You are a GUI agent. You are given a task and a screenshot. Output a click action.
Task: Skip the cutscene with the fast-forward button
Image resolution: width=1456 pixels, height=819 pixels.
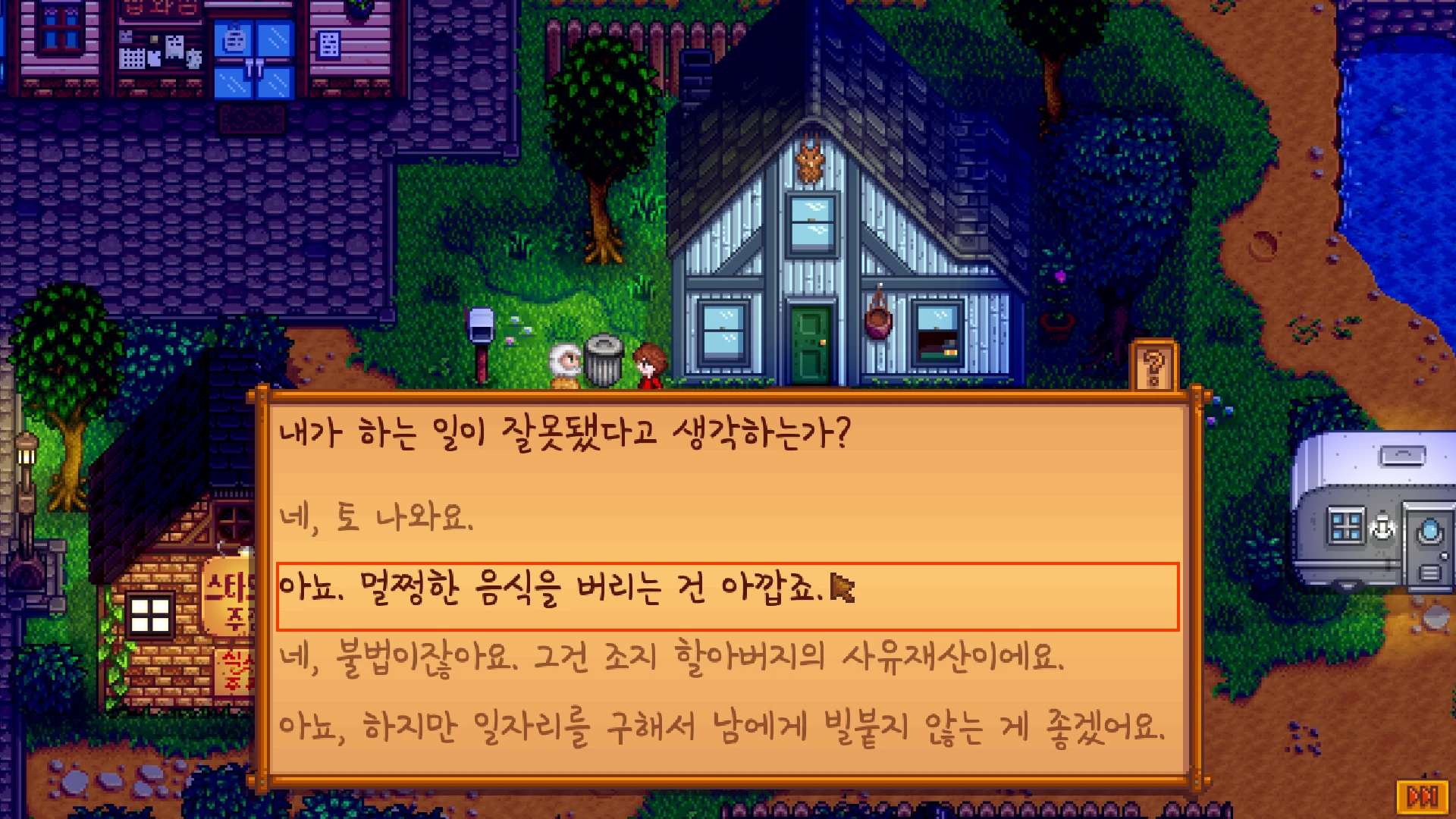point(1422,796)
